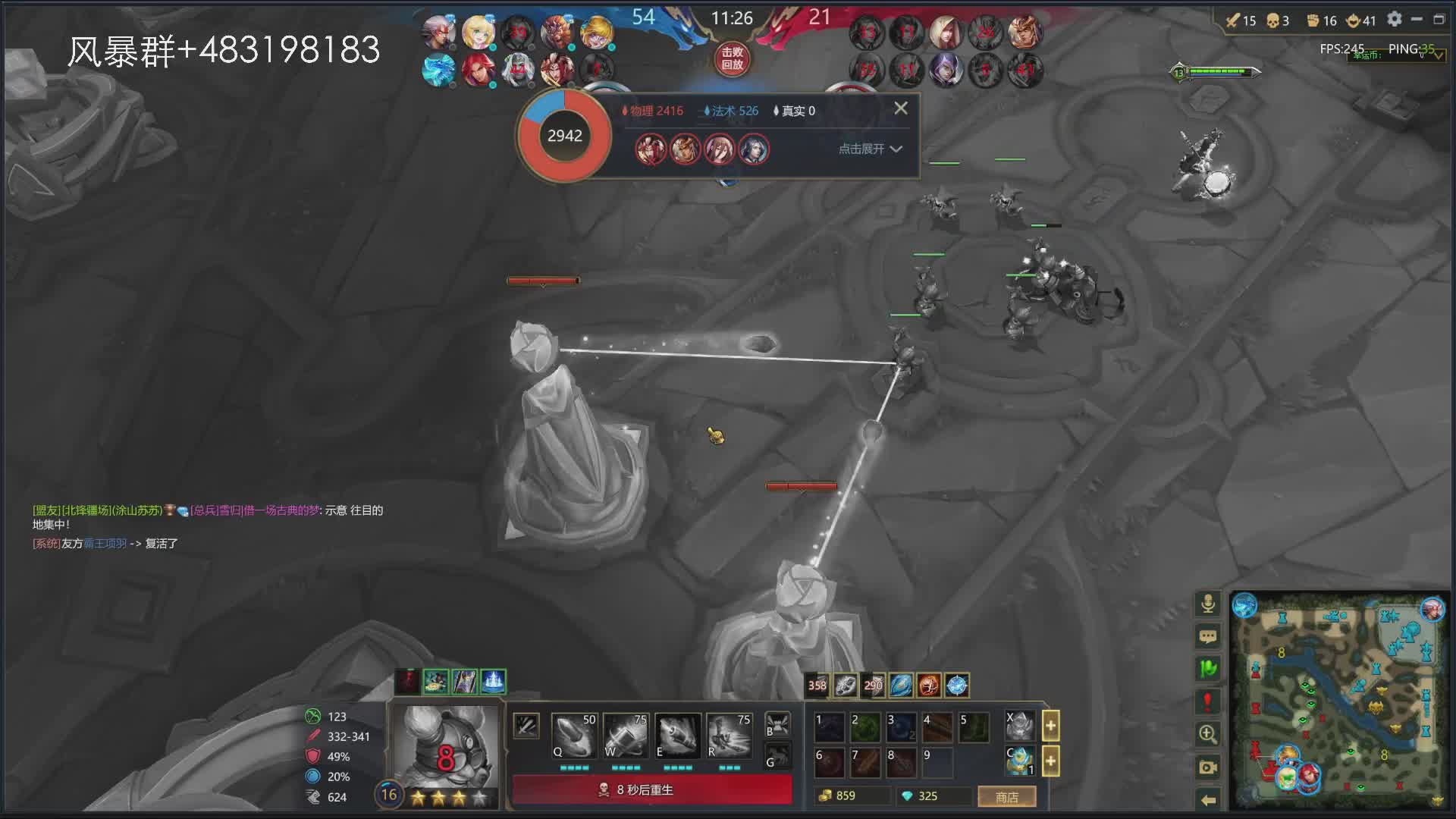Viewport: 1456px width, 819px height.
Task: Close the damage summary panel
Action: (x=900, y=108)
